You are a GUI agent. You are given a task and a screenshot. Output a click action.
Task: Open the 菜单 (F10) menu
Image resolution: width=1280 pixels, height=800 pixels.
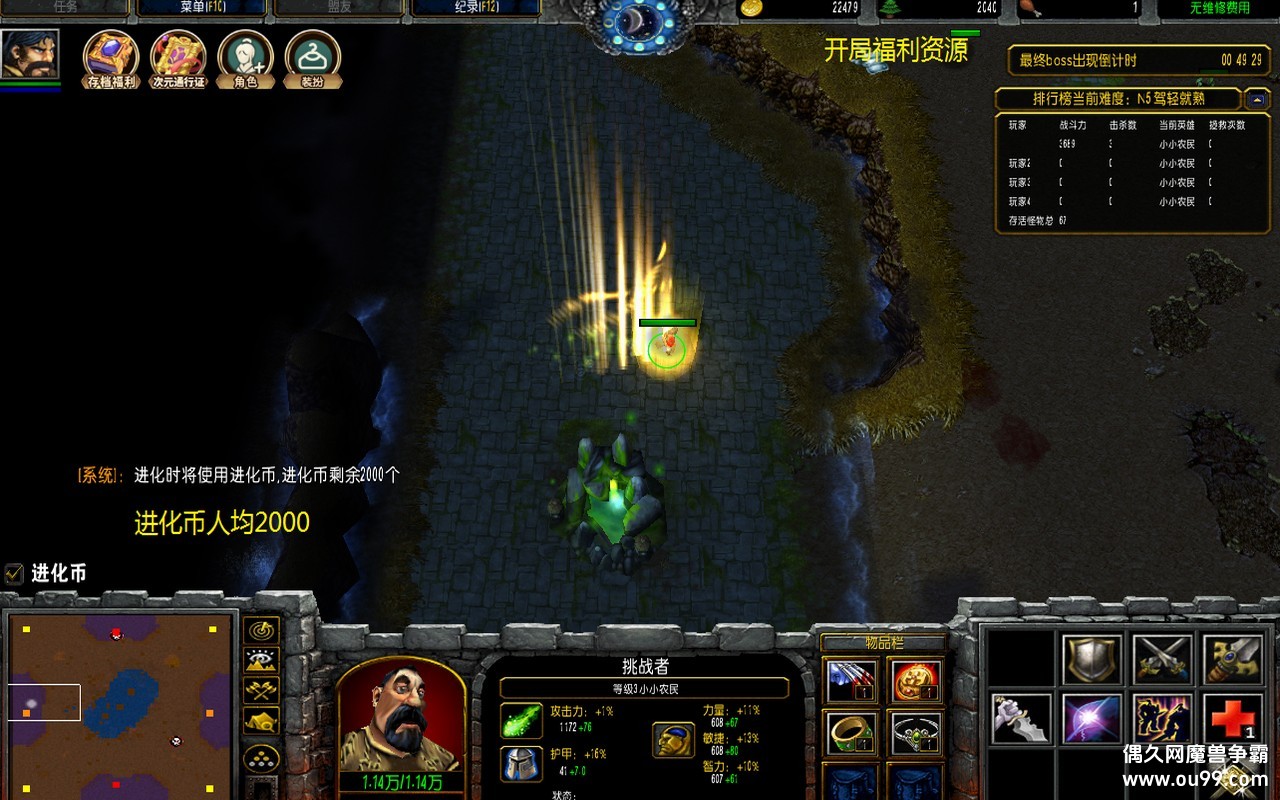click(201, 7)
